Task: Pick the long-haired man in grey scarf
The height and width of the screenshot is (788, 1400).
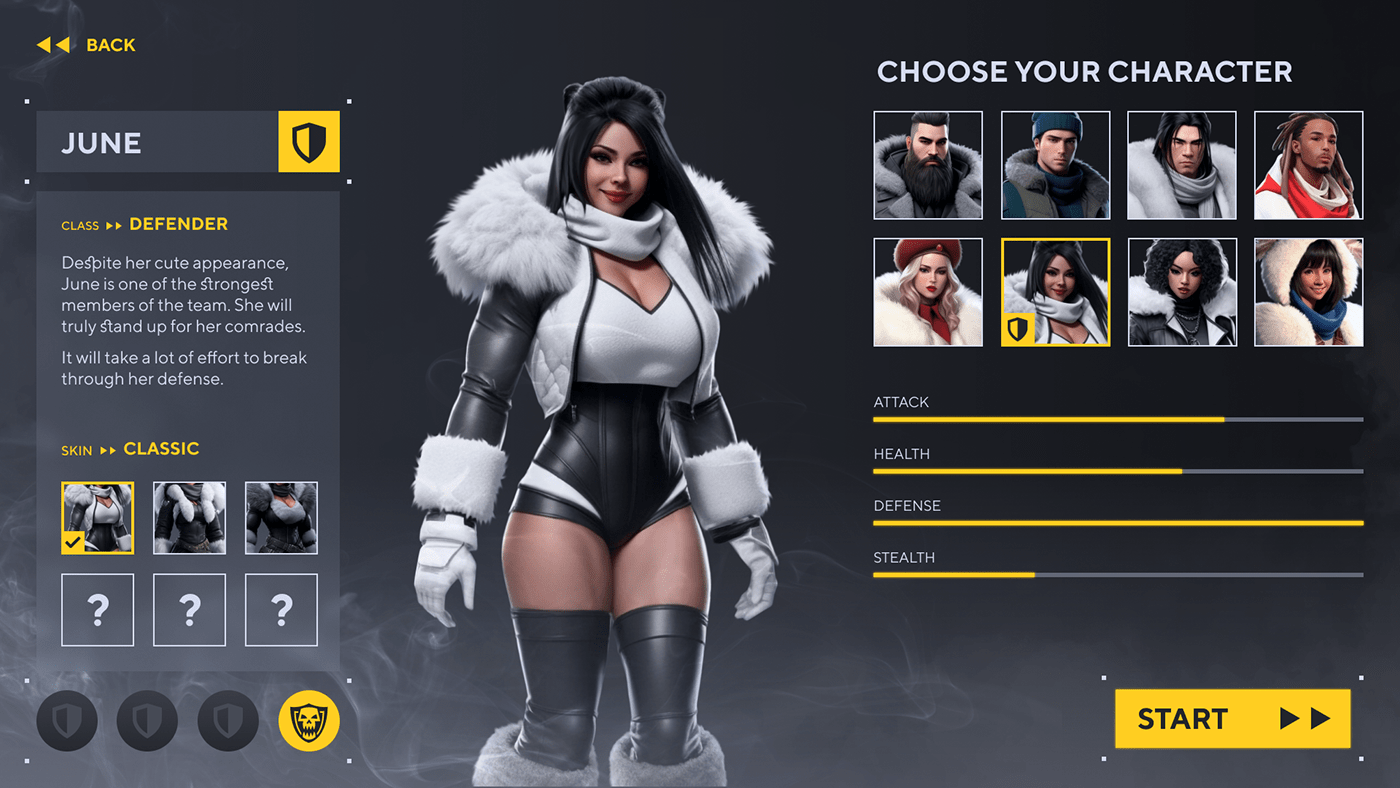Action: coord(1182,165)
